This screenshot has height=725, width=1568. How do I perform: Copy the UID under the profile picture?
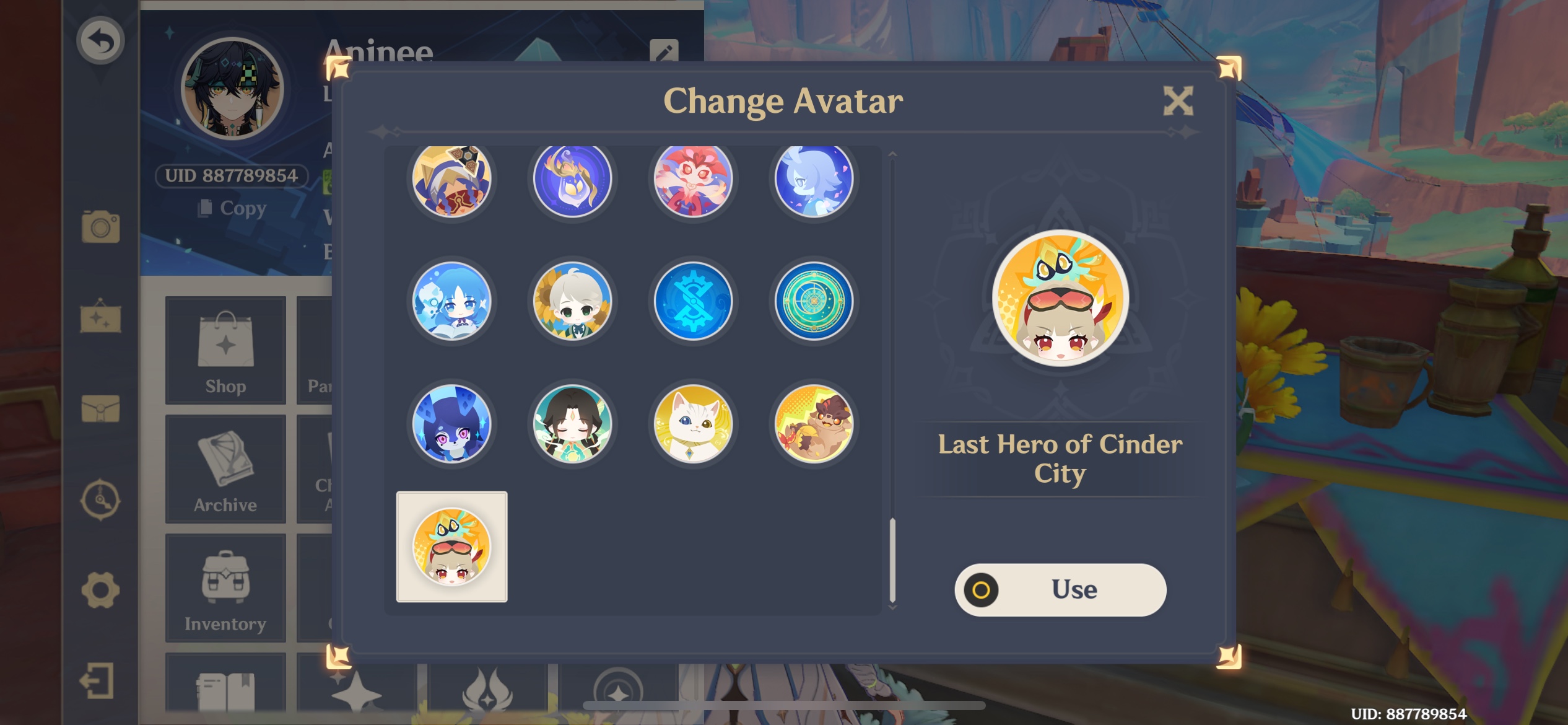tap(234, 209)
